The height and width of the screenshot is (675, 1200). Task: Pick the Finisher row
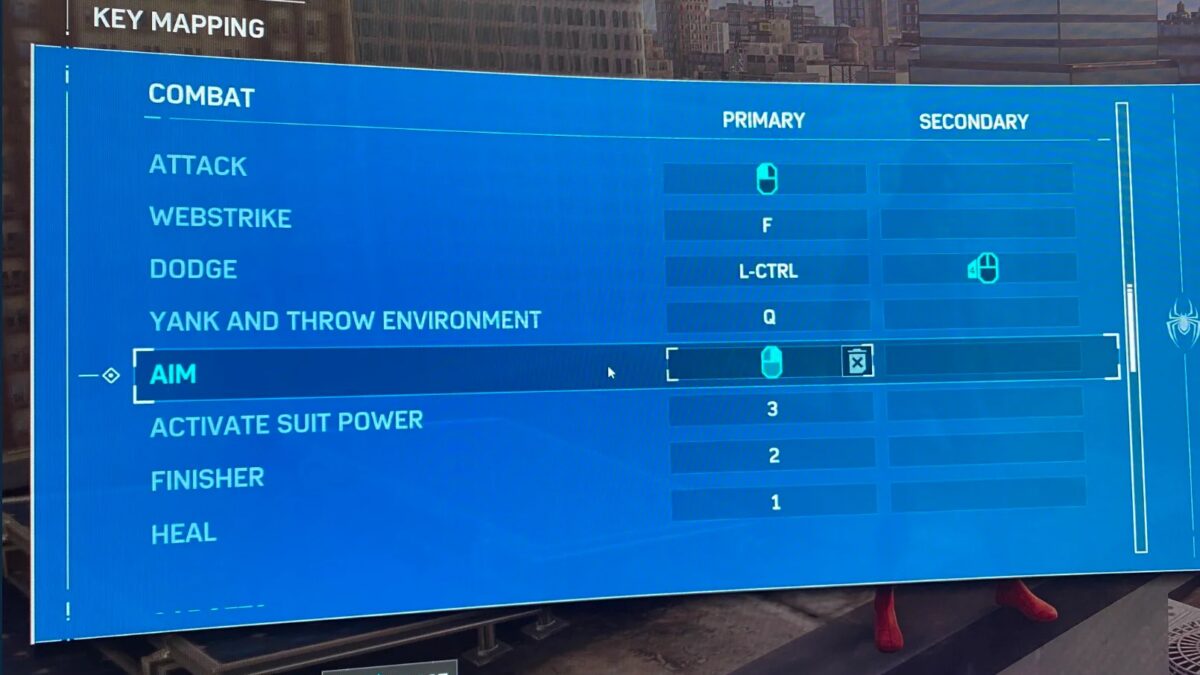tap(207, 480)
